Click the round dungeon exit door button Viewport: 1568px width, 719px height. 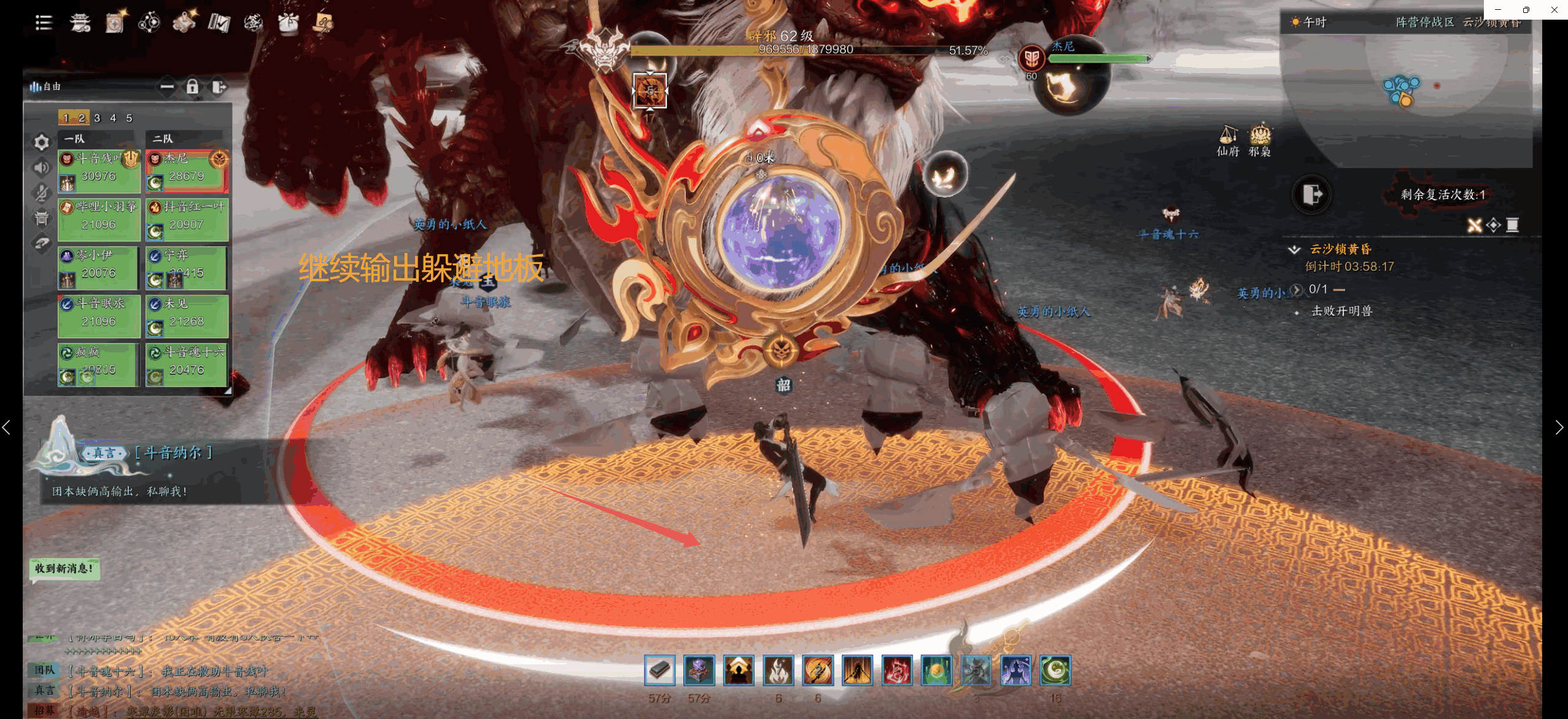pos(1311,195)
